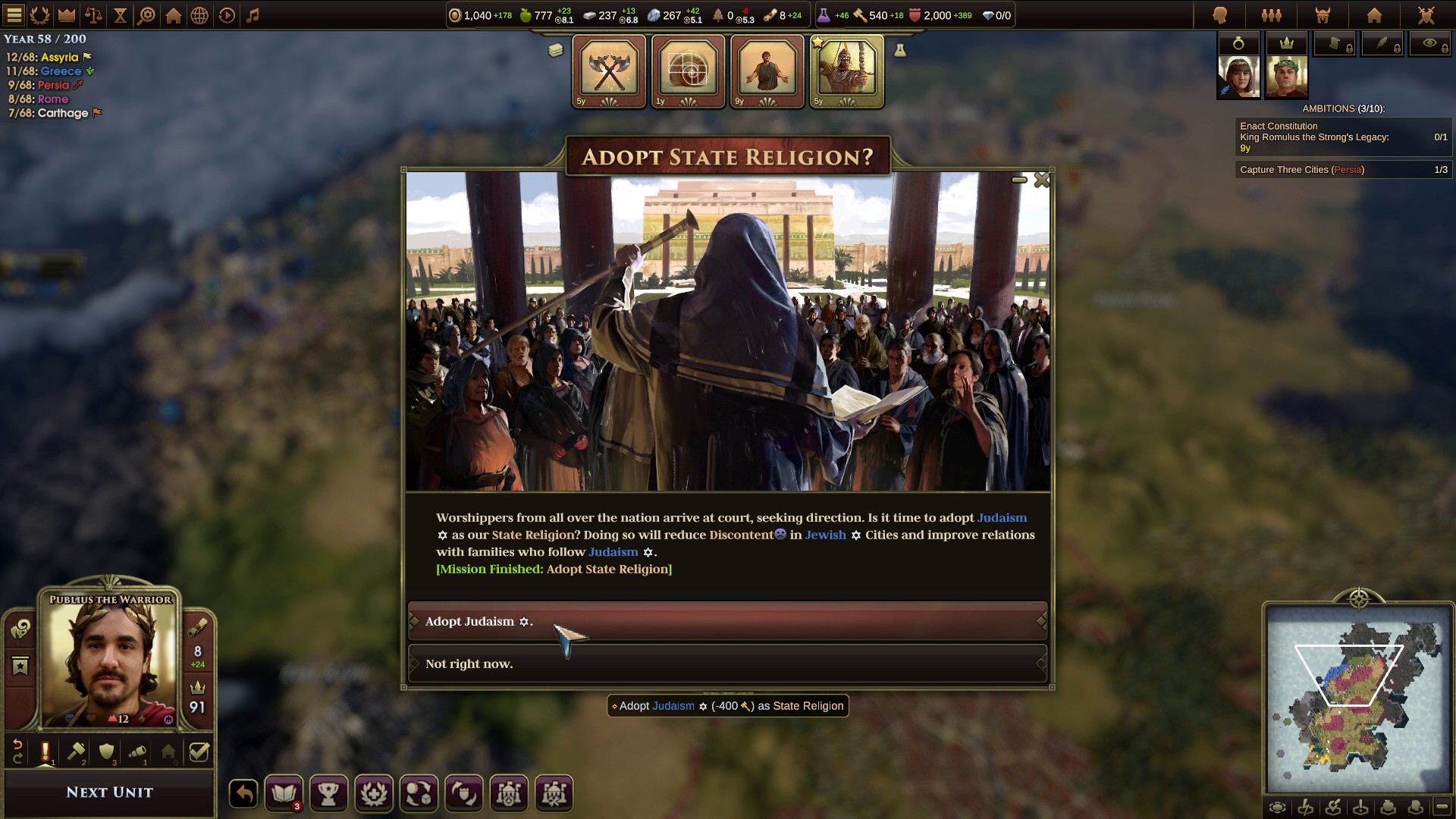This screenshot has height=819, width=1456.
Task: Choose the Adopt Judaism option
Action: click(x=727, y=622)
